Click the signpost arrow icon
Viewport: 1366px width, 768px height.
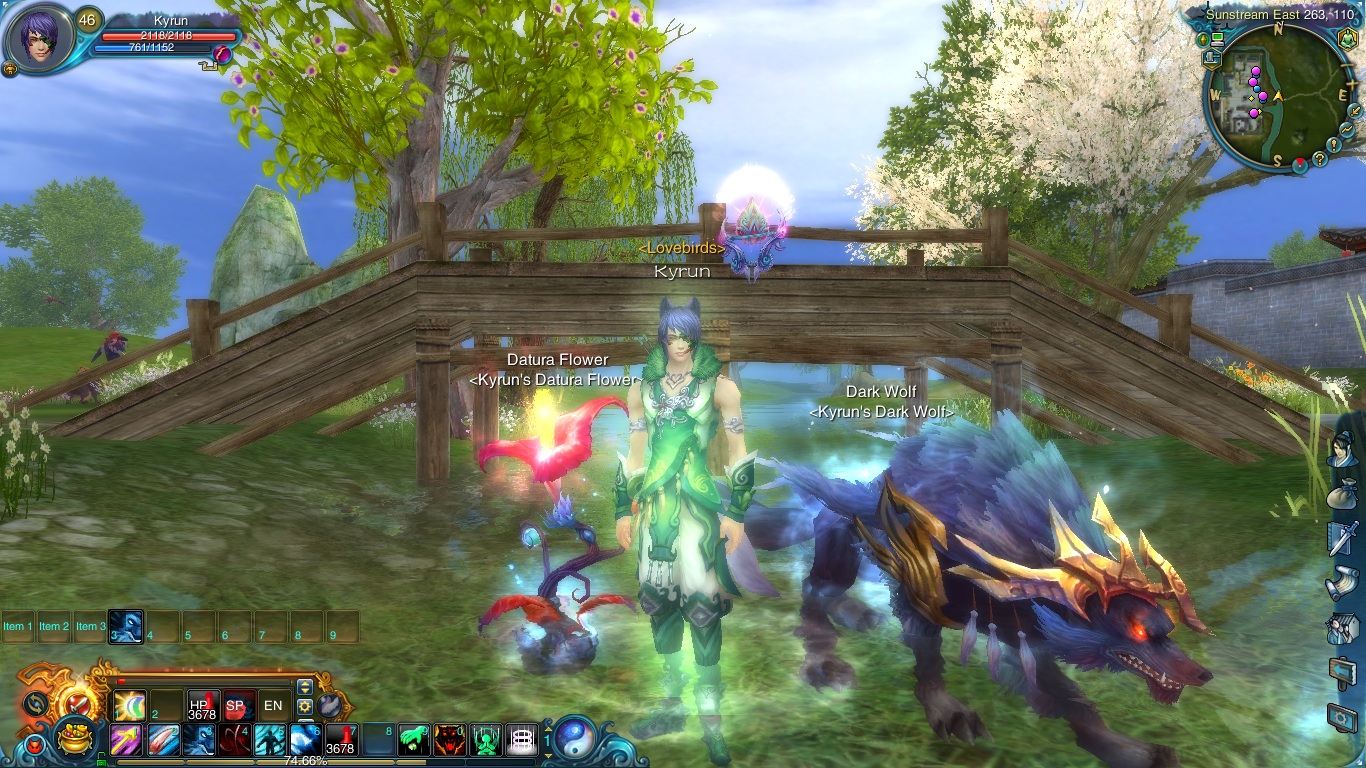tap(1342, 672)
